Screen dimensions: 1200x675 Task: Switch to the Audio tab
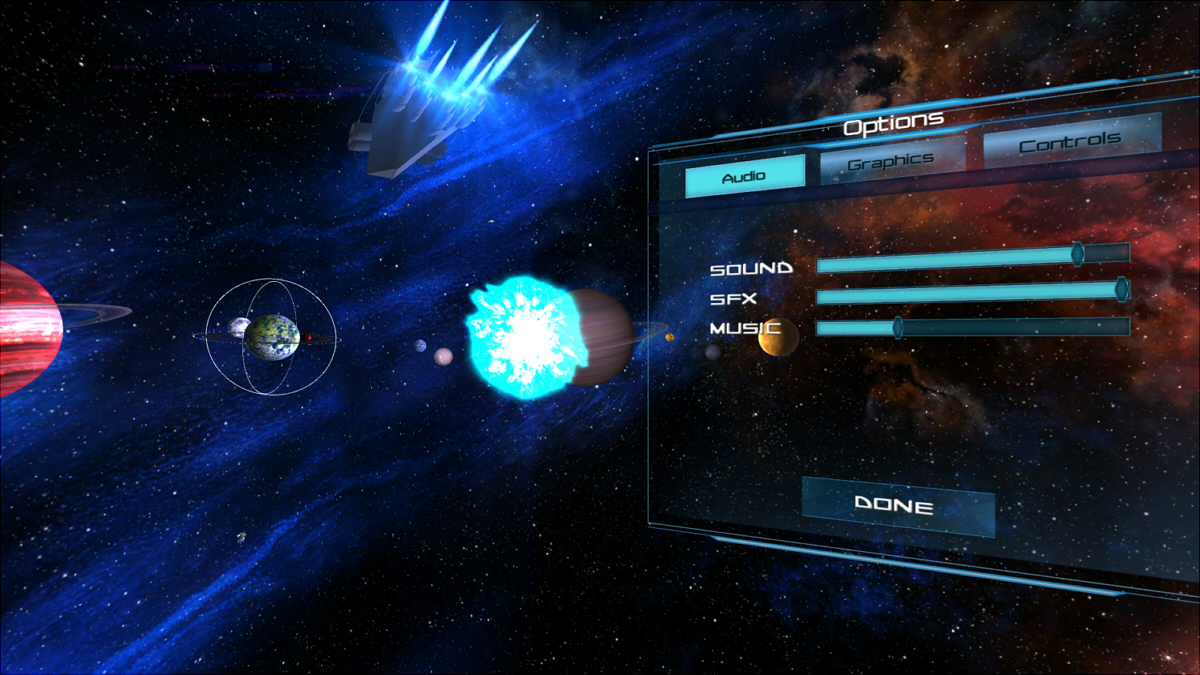point(744,176)
